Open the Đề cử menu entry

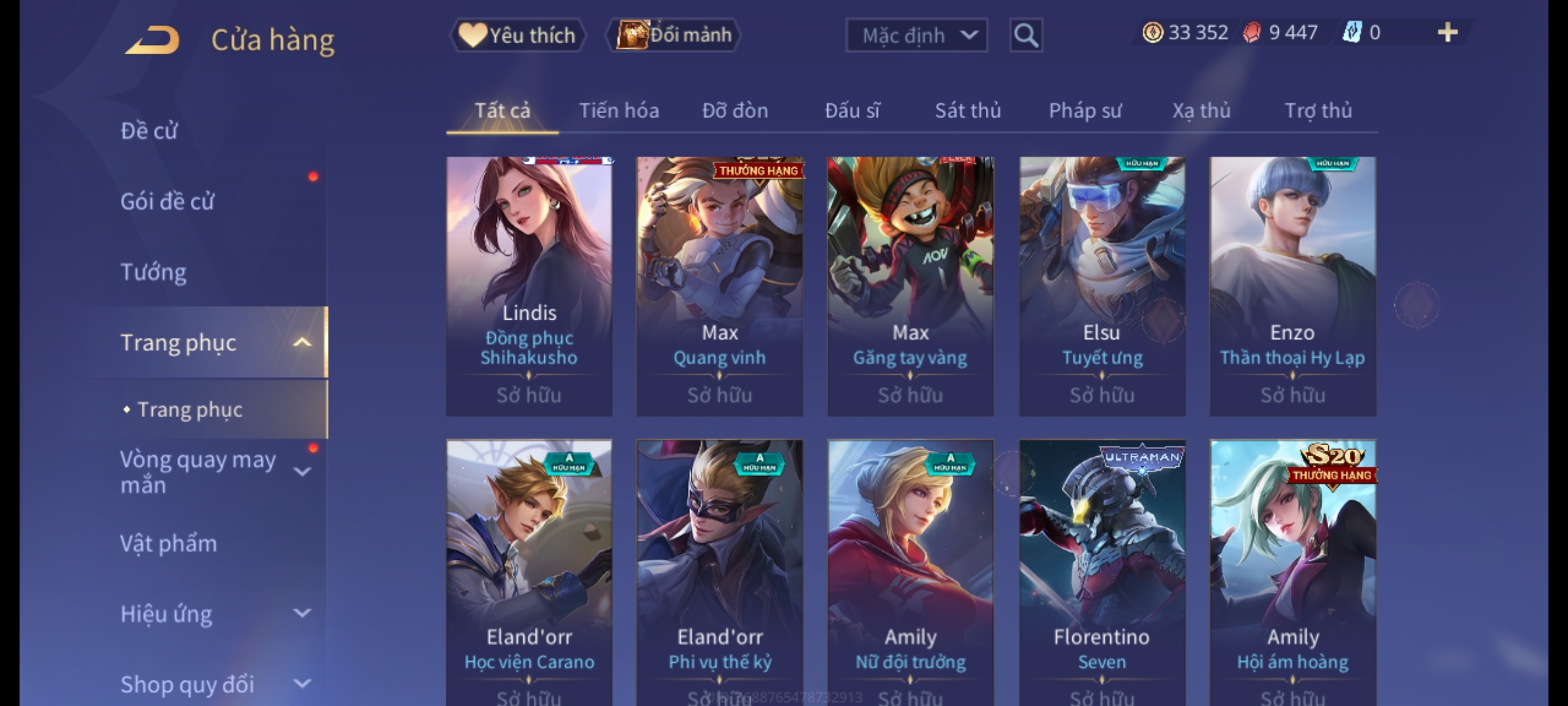coord(149,131)
